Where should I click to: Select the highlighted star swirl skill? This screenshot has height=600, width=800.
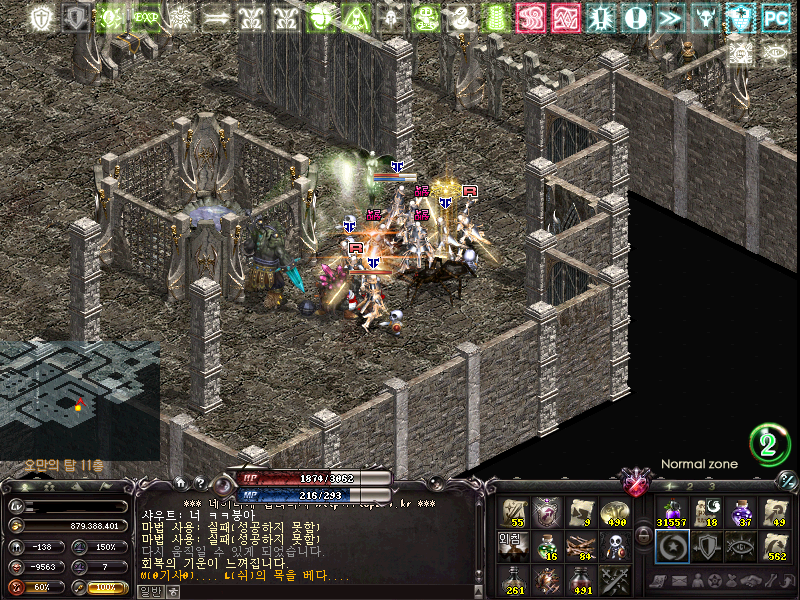point(672,546)
